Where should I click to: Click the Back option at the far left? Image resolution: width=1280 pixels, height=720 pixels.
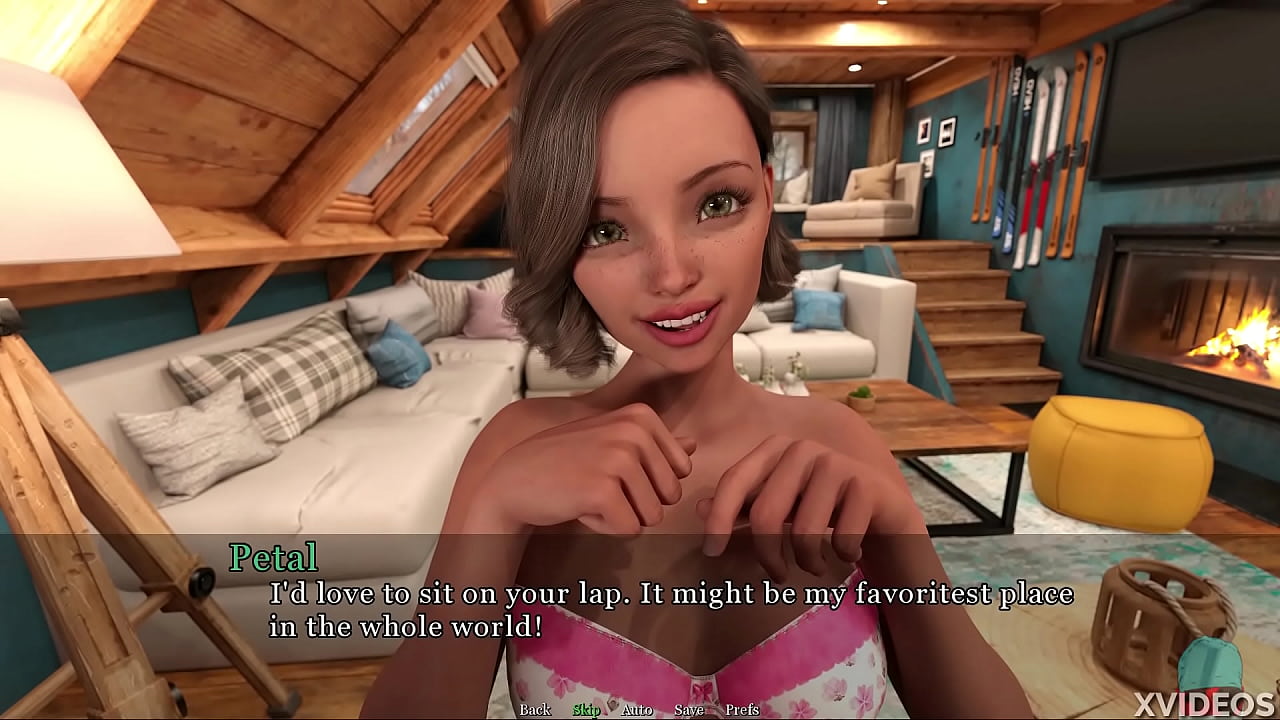(x=535, y=710)
